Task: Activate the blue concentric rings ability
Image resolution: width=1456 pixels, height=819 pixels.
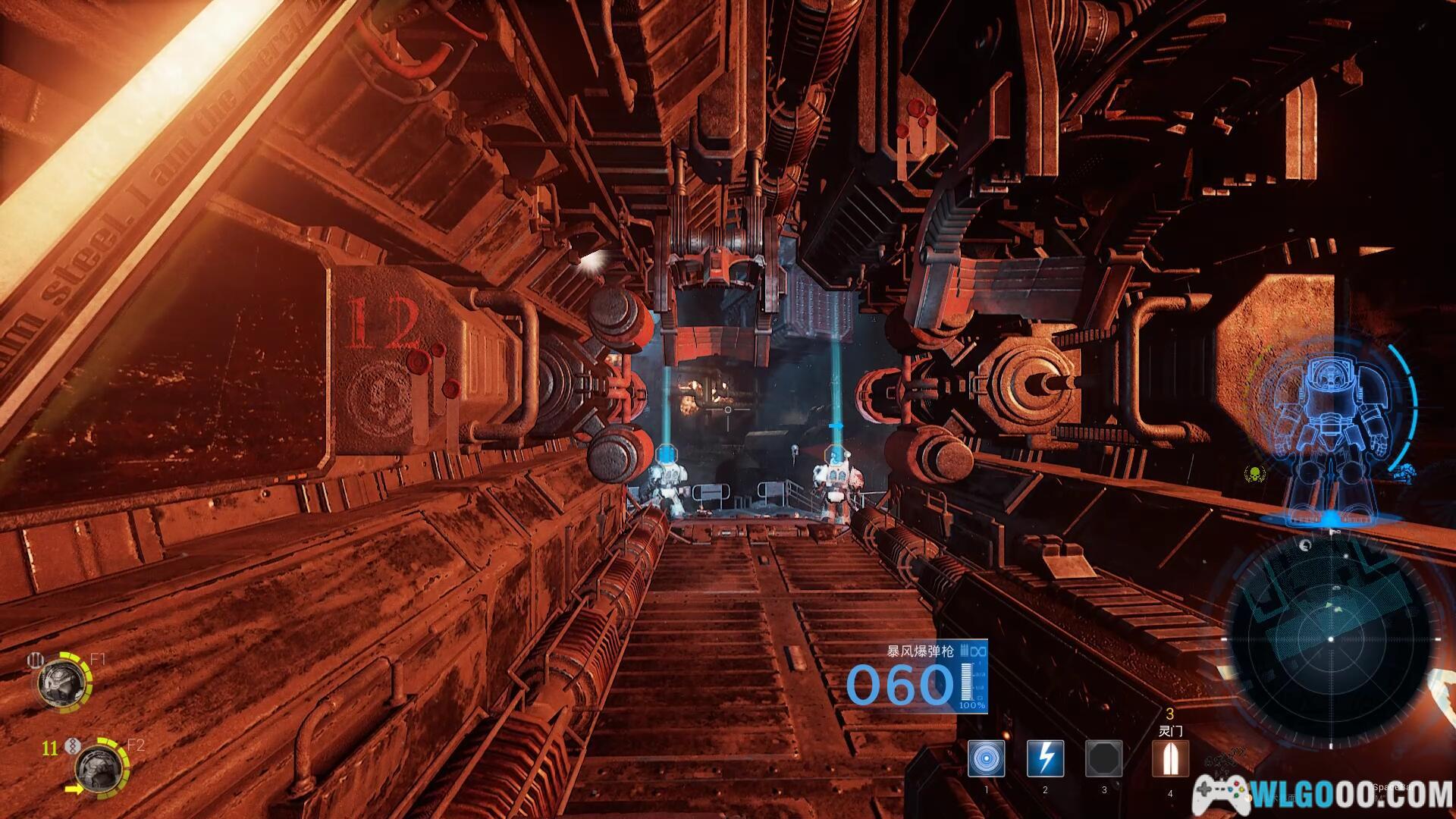Action: 987,758
